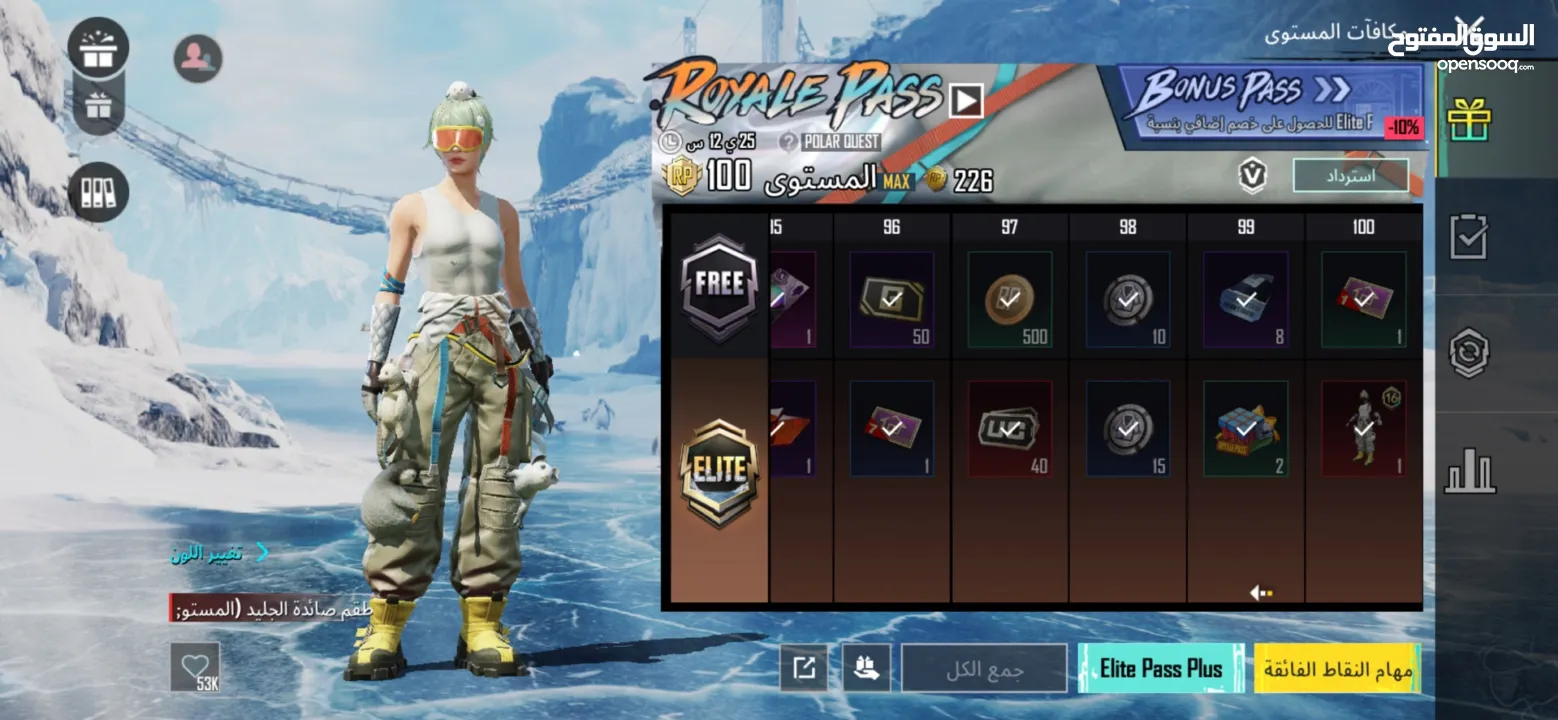The image size is (1558, 720).
Task: Switch to the checklist missions tab
Action: [1468, 237]
